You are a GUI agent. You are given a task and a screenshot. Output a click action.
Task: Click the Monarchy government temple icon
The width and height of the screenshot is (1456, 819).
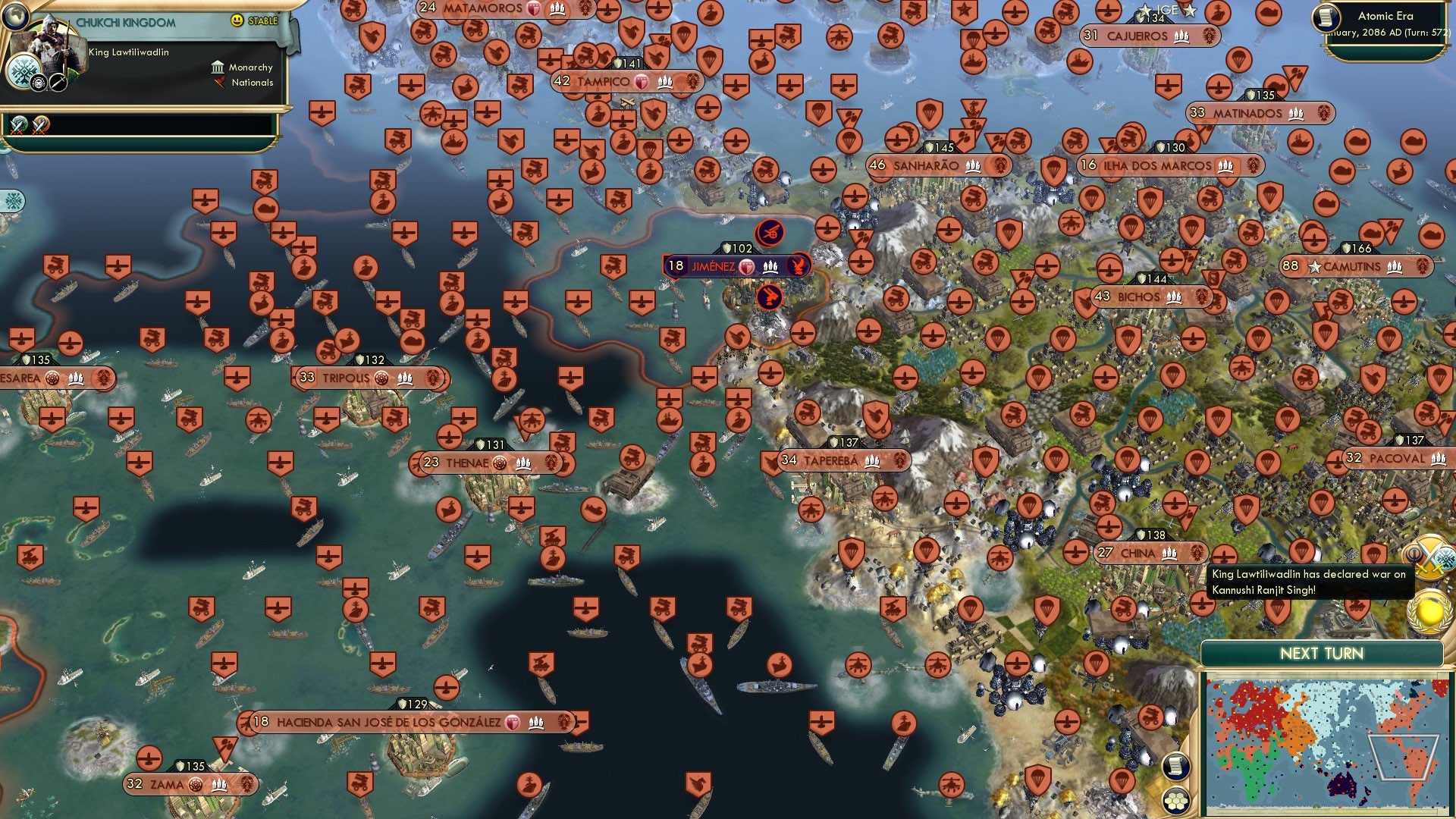[x=218, y=68]
